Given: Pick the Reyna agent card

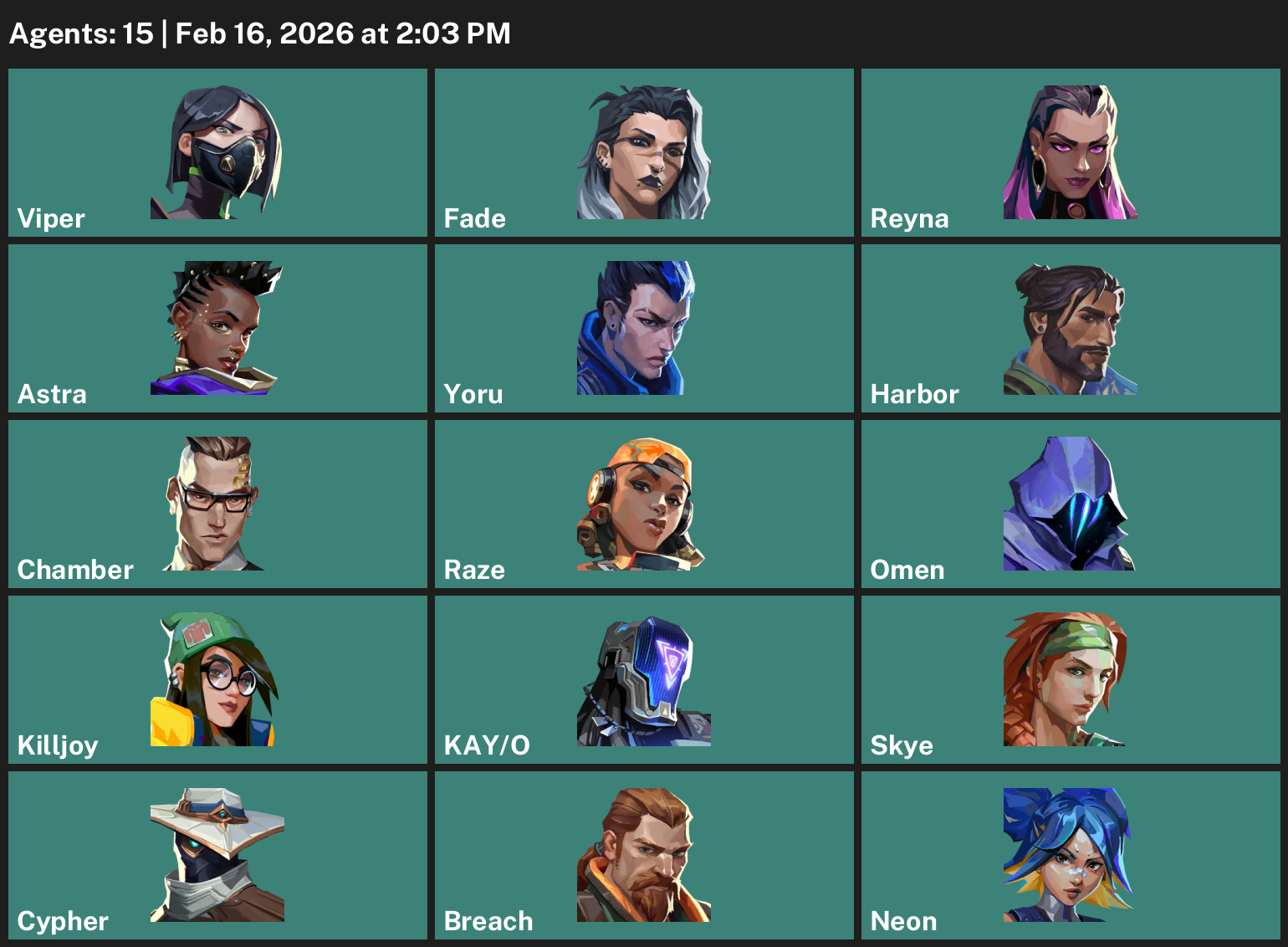Looking at the screenshot, I should (1071, 153).
